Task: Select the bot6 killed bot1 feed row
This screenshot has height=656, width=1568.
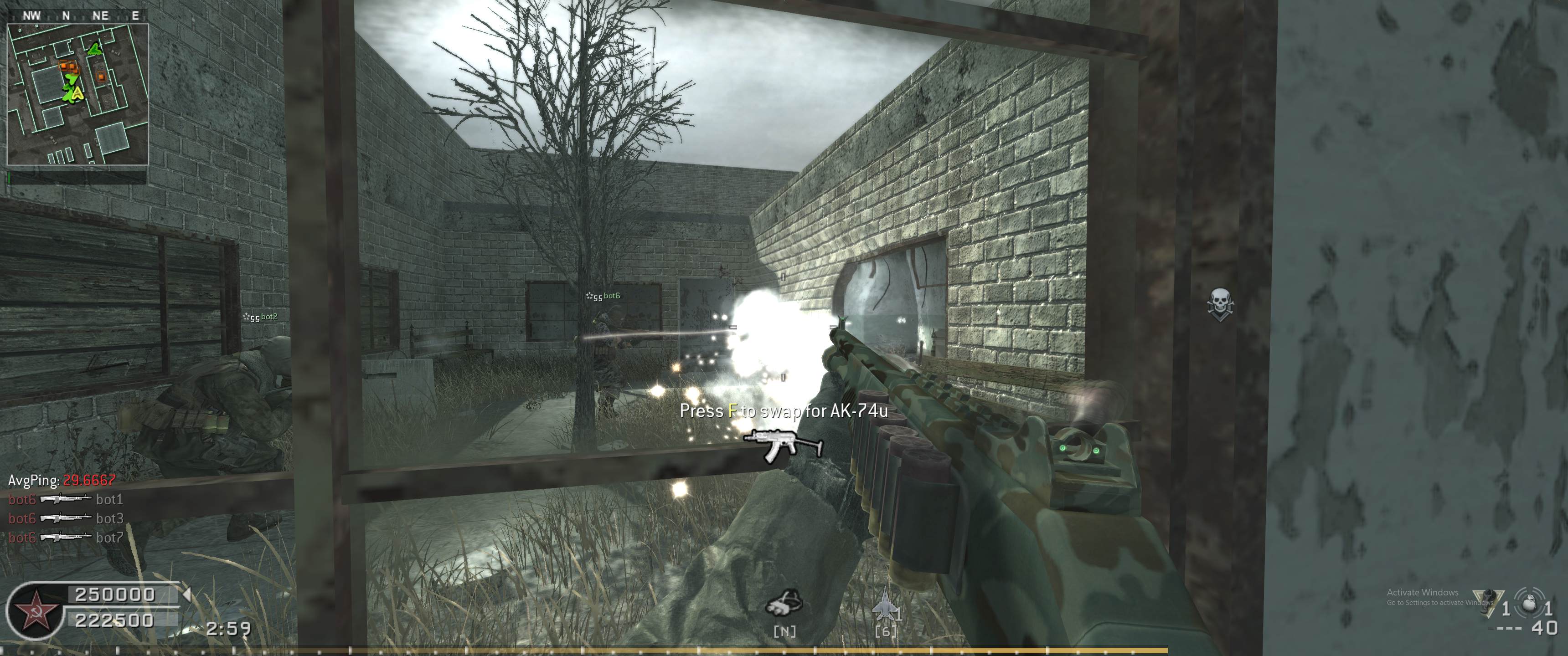Action: coord(66,500)
